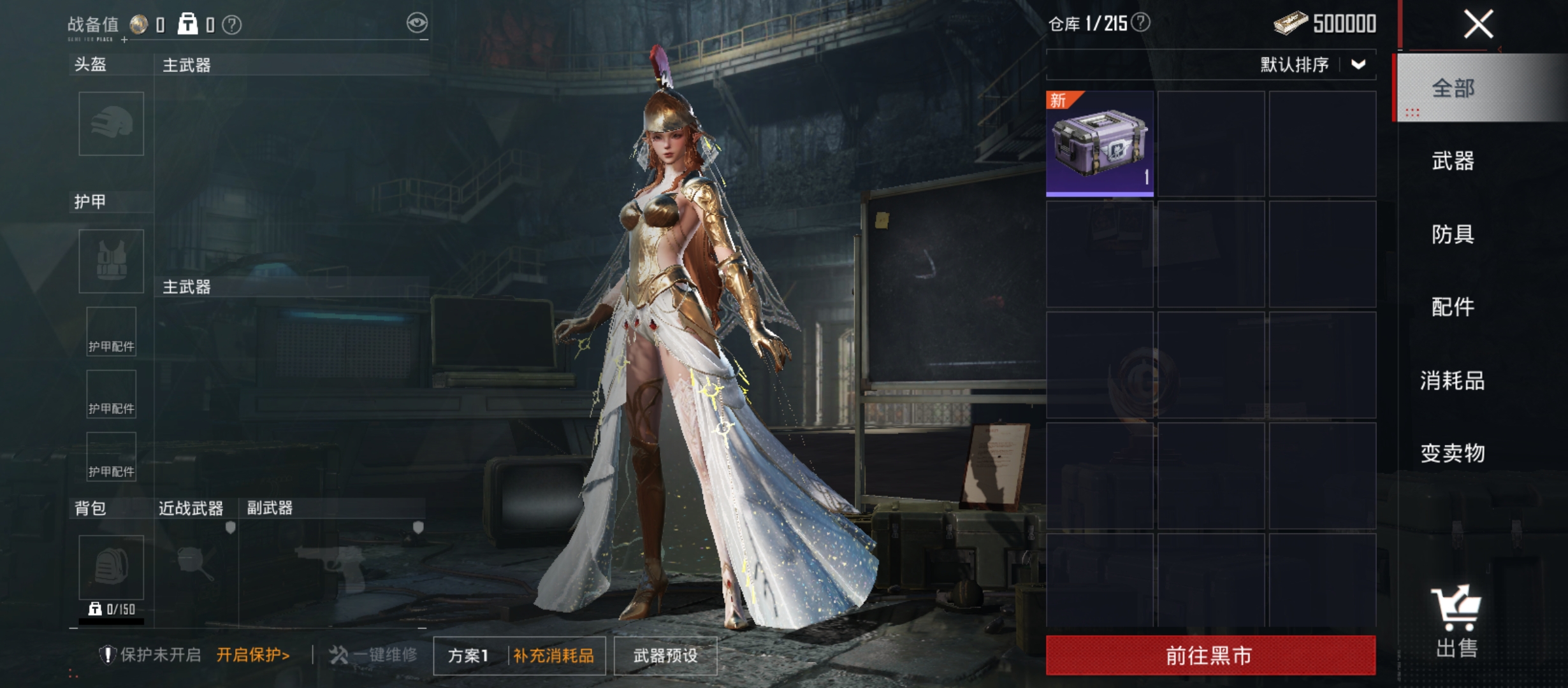
Task: Open the 配件 category tab
Action: tap(1453, 307)
